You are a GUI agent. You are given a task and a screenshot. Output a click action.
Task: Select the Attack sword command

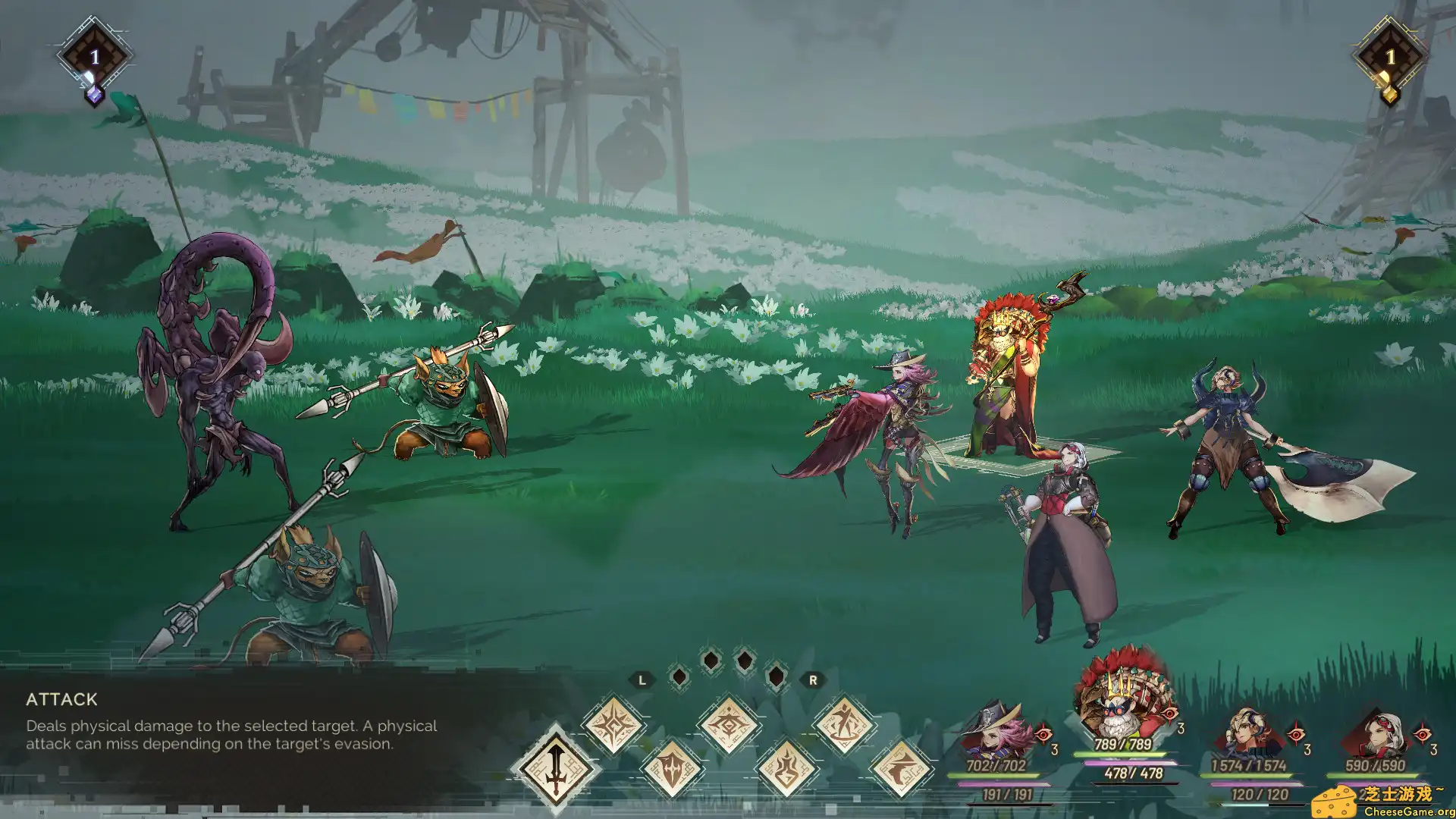[555, 767]
